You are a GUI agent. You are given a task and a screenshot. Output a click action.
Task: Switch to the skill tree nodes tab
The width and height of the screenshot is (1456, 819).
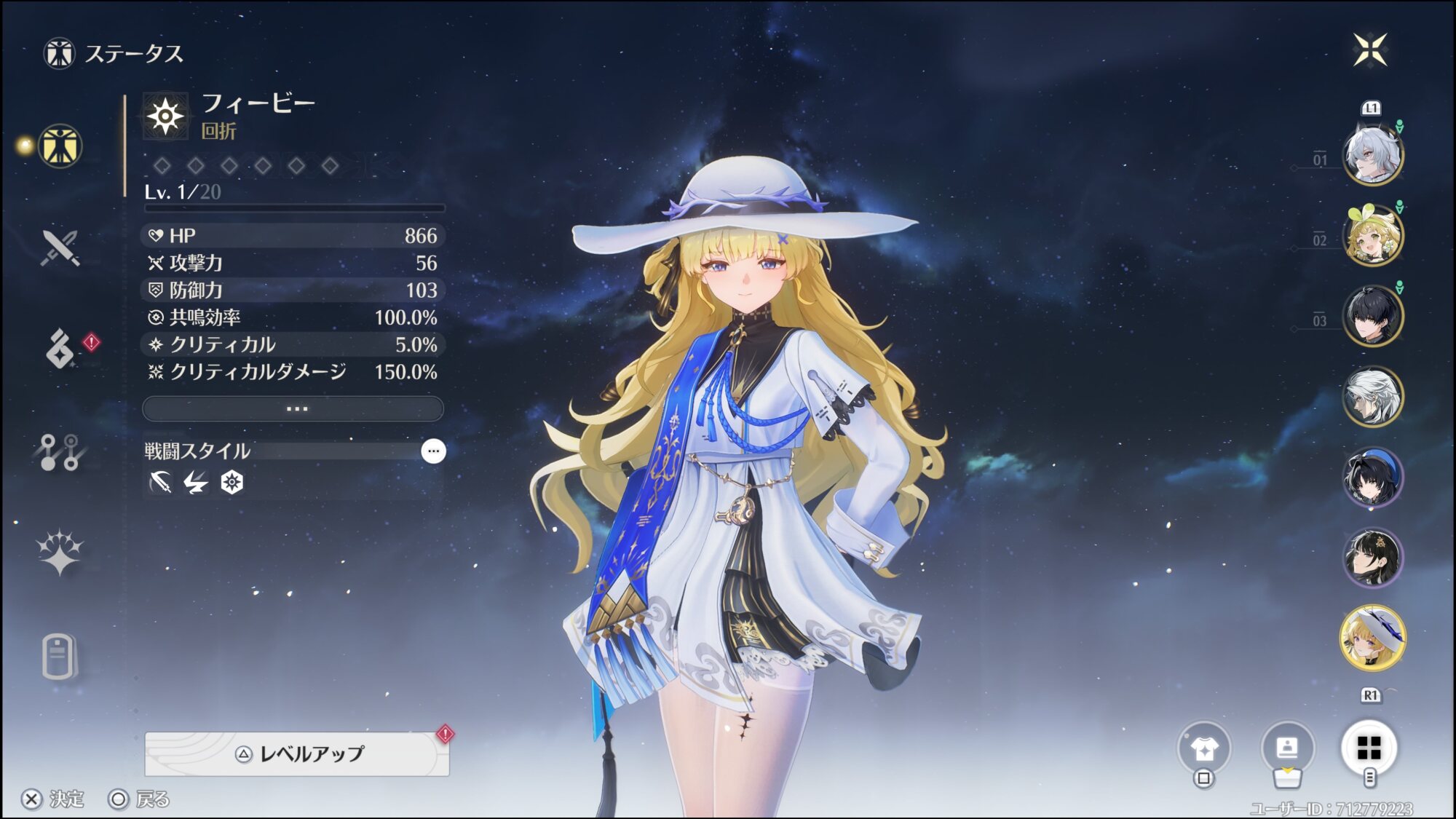coord(60,452)
